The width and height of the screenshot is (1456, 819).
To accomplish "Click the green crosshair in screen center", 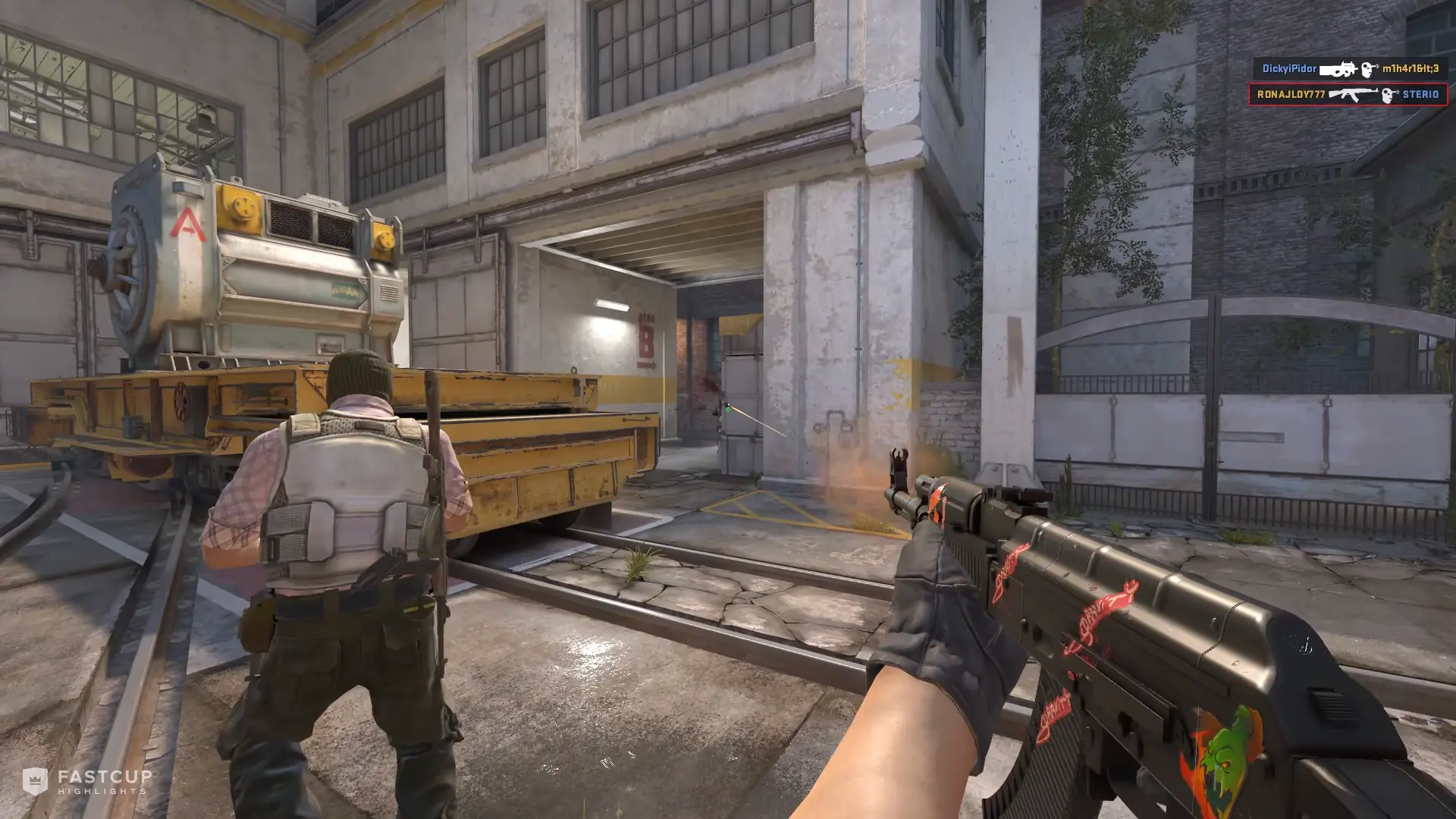I will tap(728, 409).
